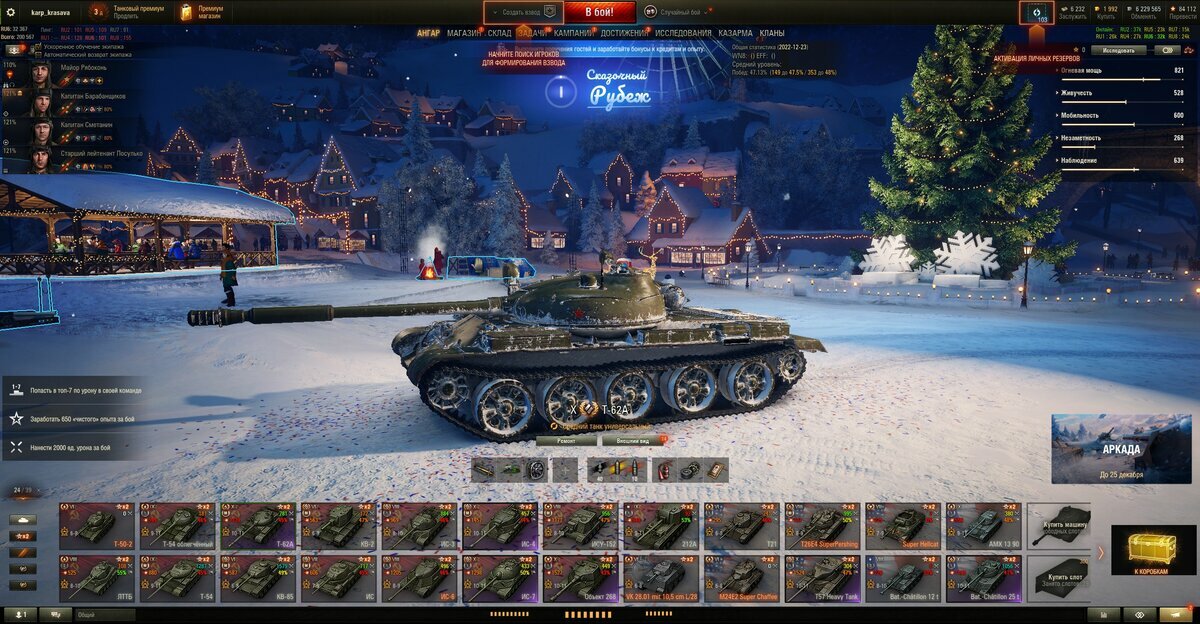The height and width of the screenshot is (624, 1200).
Task: Select the КВ-2 tank from the carousel
Action: [339, 525]
